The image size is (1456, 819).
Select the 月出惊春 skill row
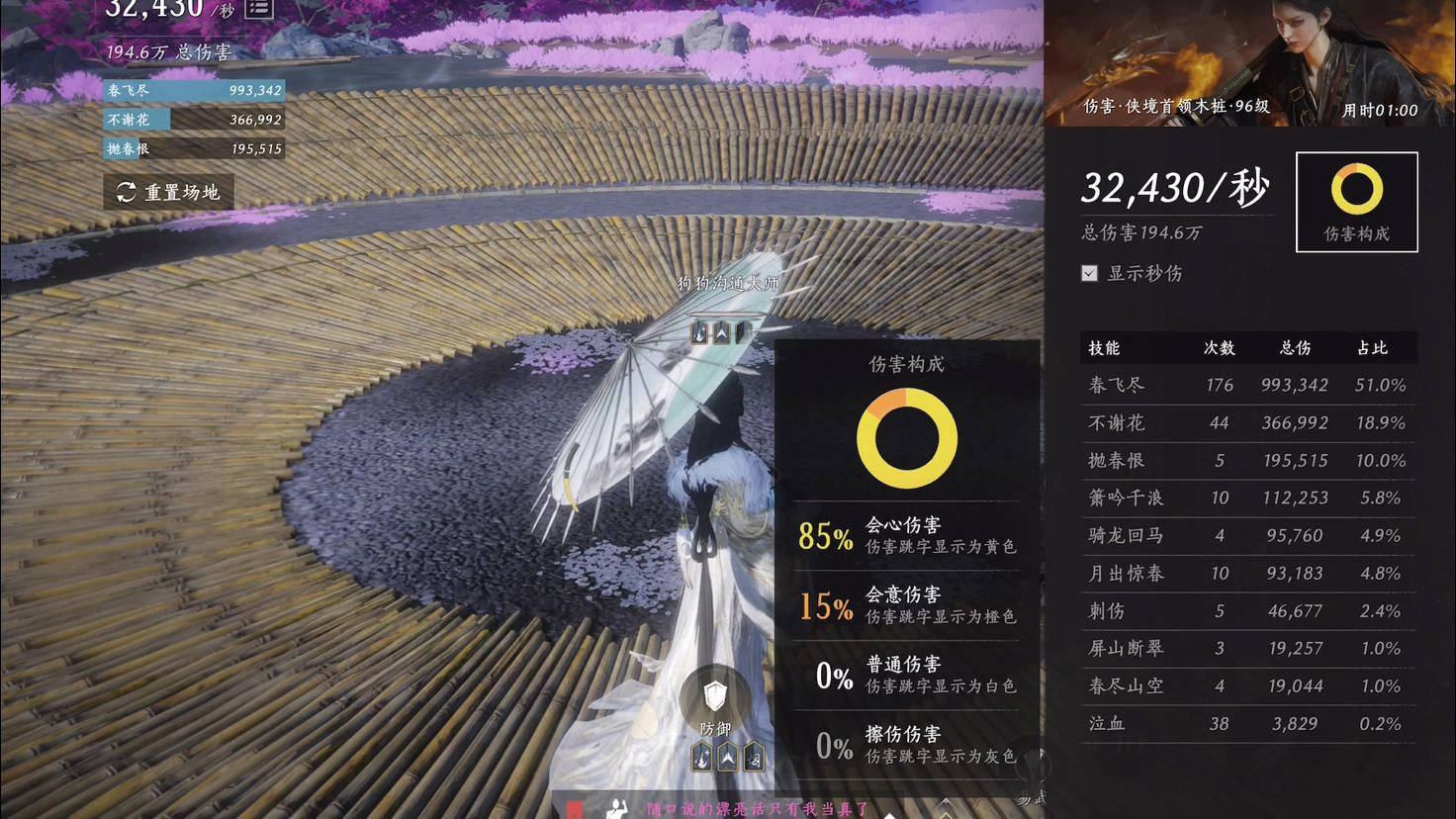tap(1247, 573)
